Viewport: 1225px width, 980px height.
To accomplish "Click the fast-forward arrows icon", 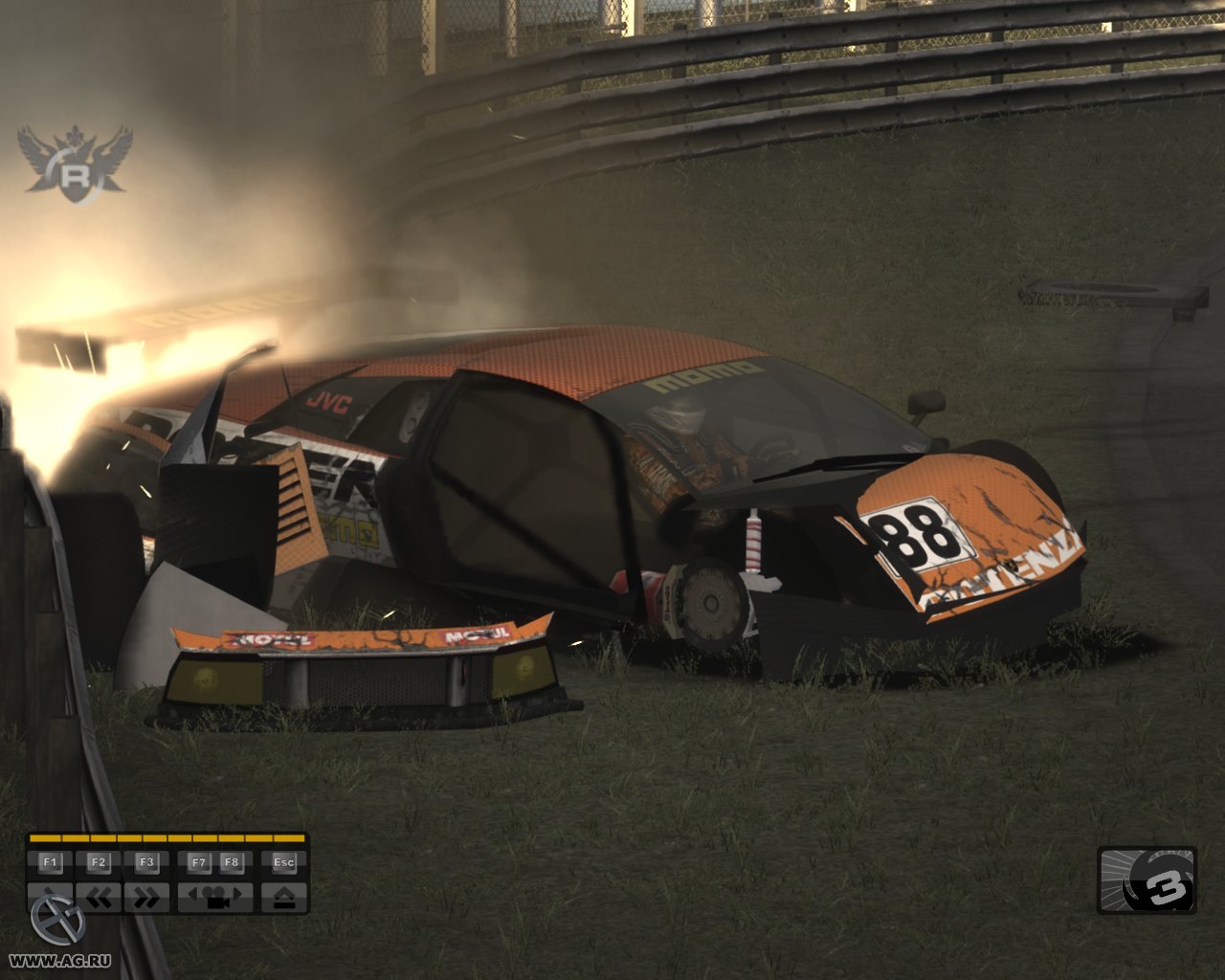I will (x=146, y=896).
